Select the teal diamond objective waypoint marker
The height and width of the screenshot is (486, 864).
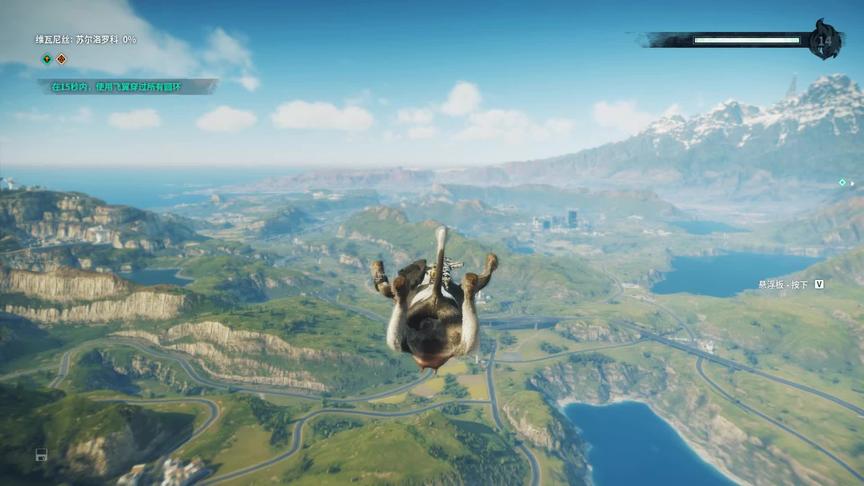(x=842, y=182)
